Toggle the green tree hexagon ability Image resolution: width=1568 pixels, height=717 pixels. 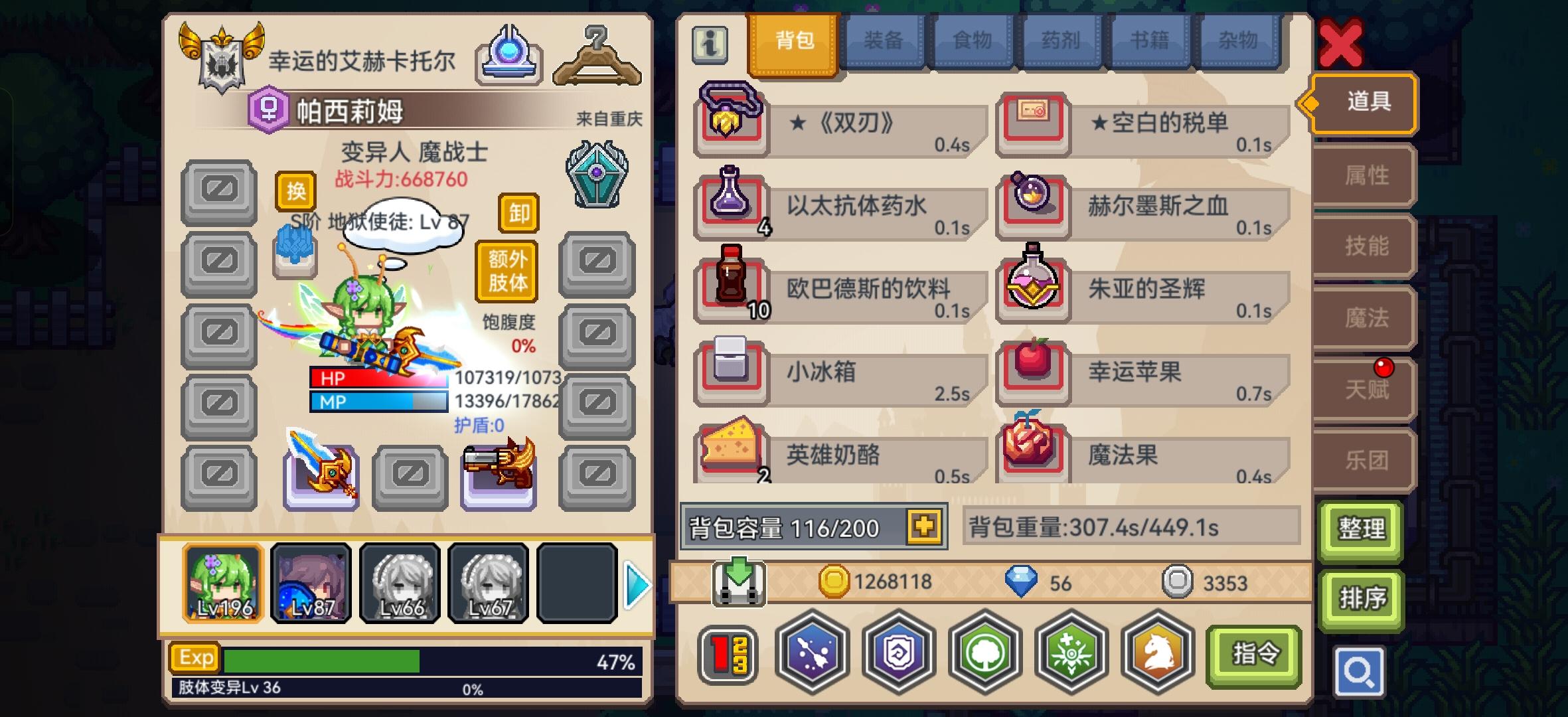pos(986,654)
